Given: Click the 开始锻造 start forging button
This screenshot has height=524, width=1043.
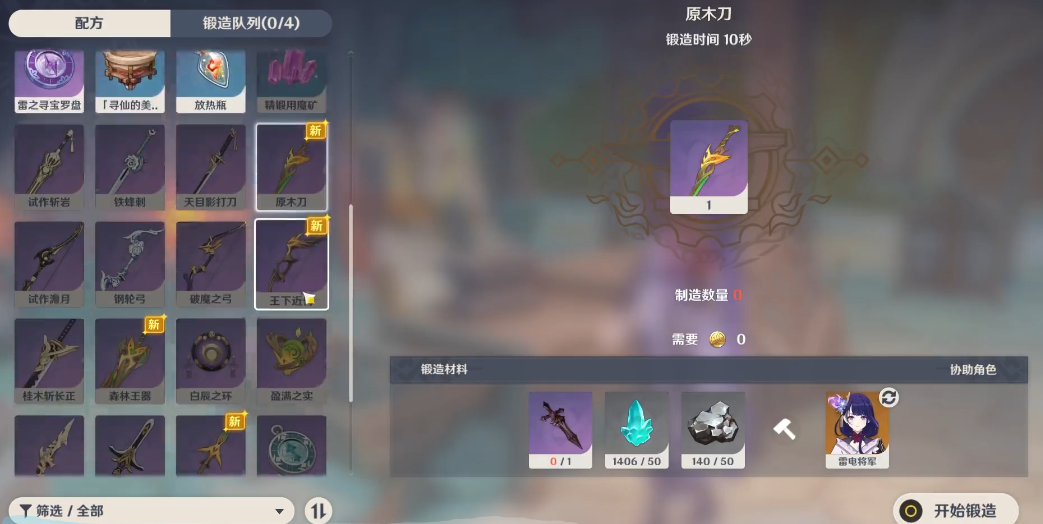Looking at the screenshot, I should (x=954, y=510).
